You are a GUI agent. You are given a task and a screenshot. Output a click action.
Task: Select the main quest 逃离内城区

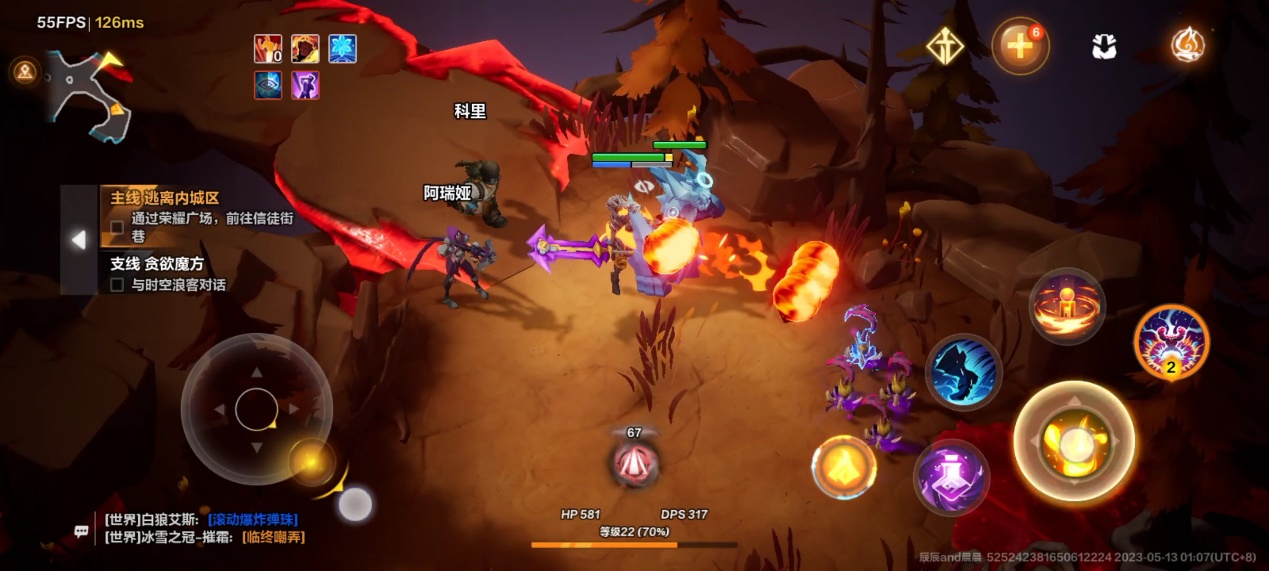coord(165,198)
